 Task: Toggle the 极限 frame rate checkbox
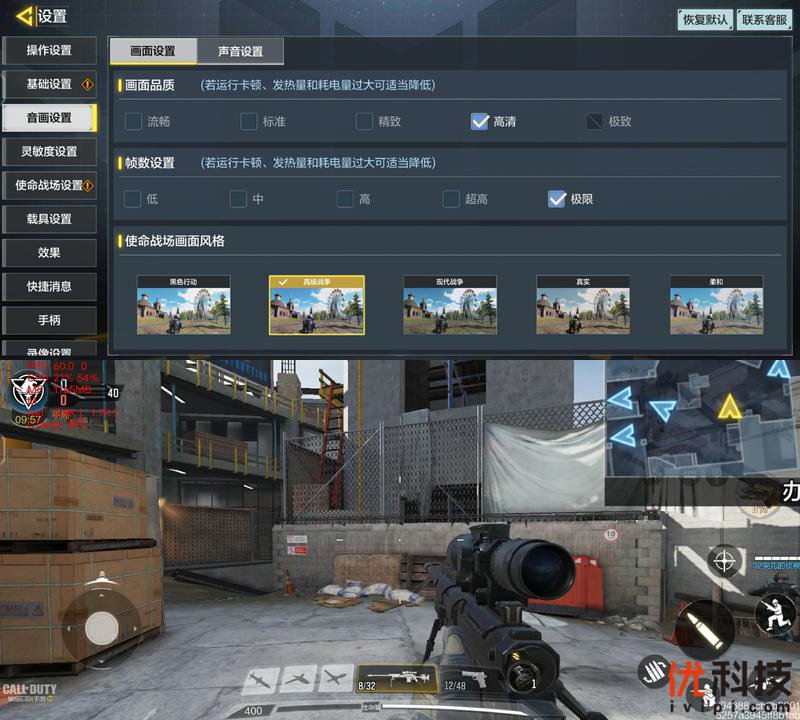(x=557, y=199)
